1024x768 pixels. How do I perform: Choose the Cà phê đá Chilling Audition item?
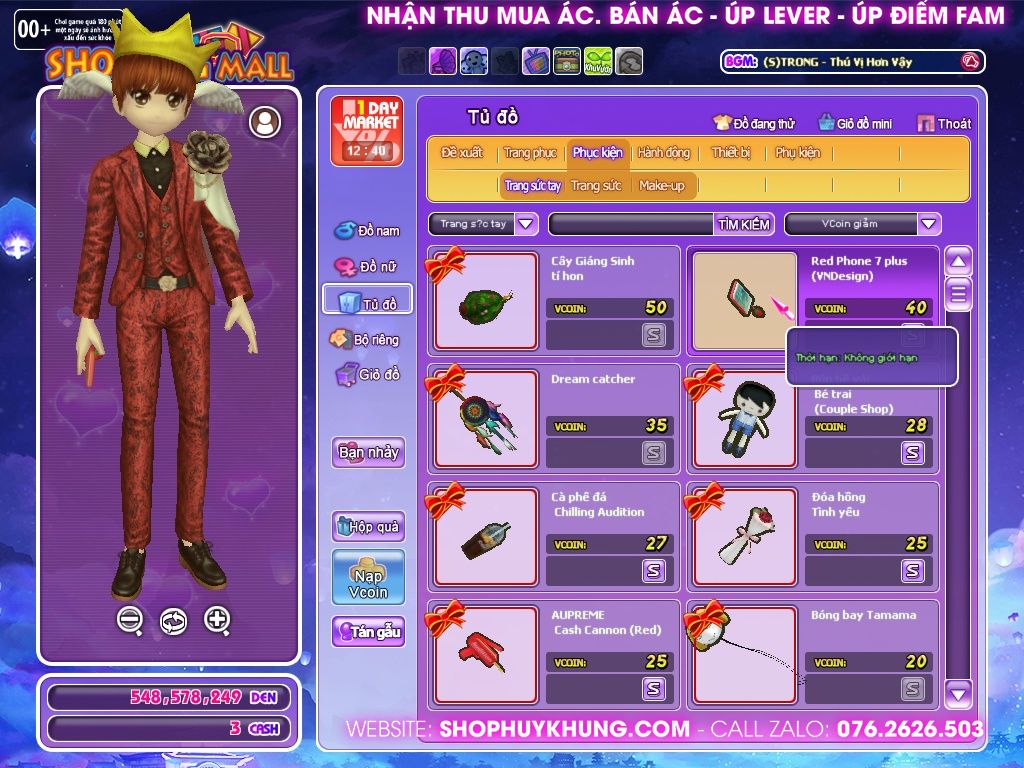486,538
